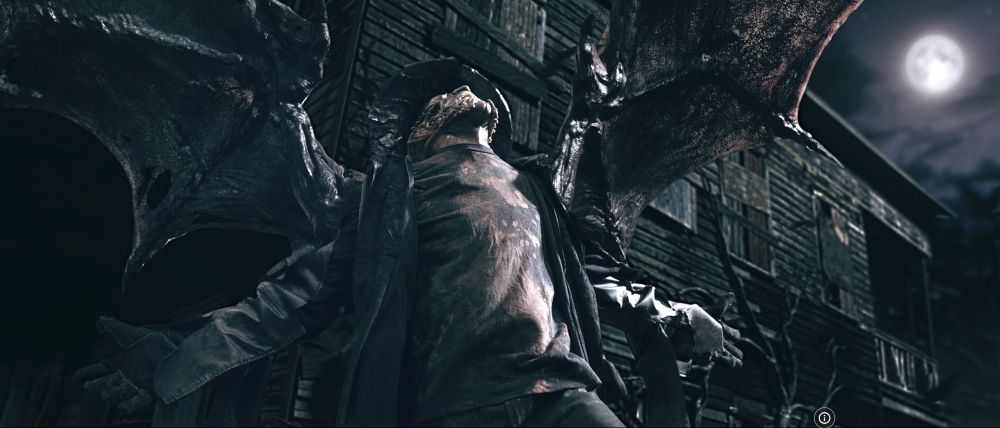
Task: Open the circular info icon
Action: pos(824,417)
